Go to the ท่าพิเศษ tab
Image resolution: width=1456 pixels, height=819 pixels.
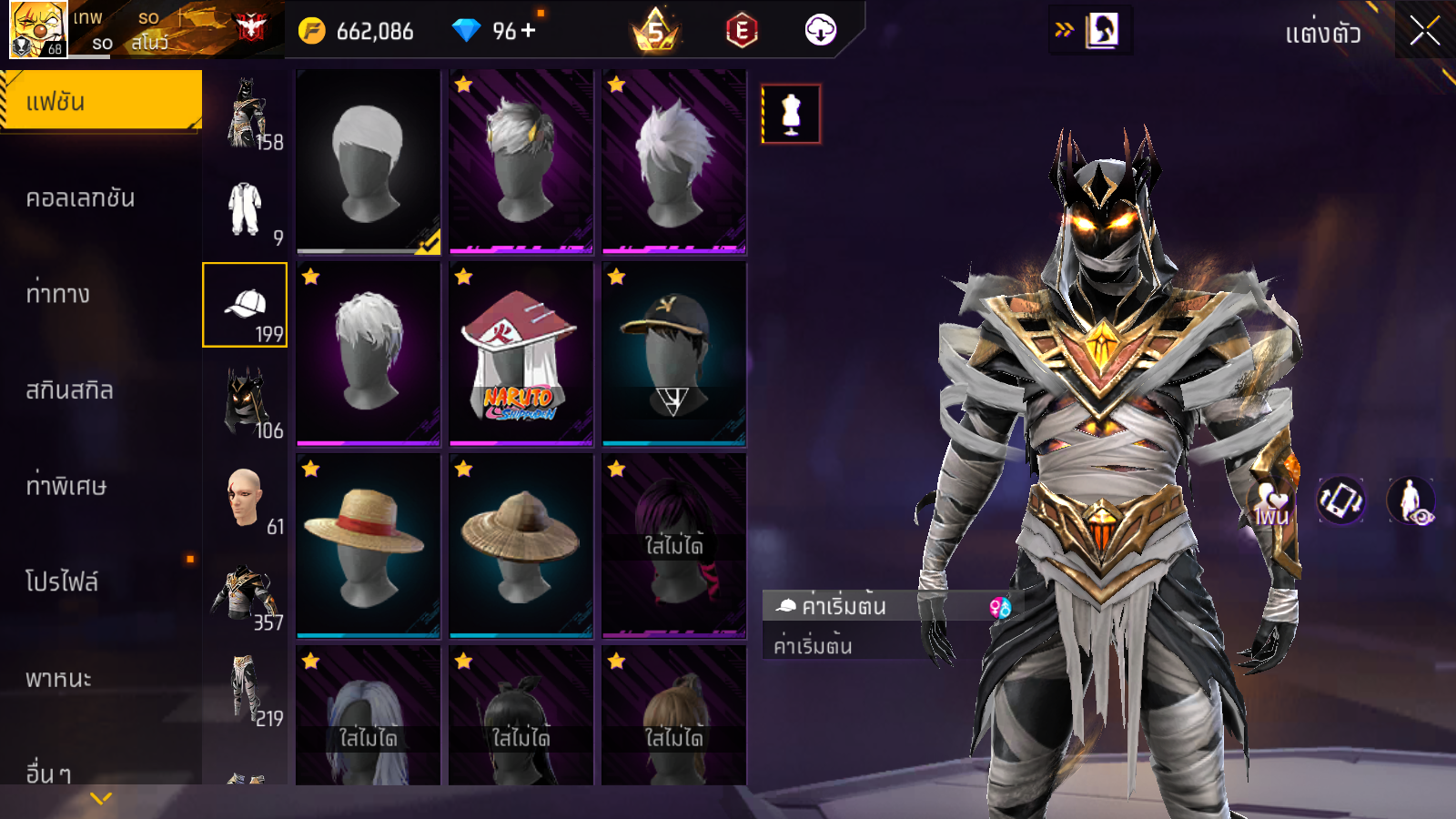tap(66, 486)
